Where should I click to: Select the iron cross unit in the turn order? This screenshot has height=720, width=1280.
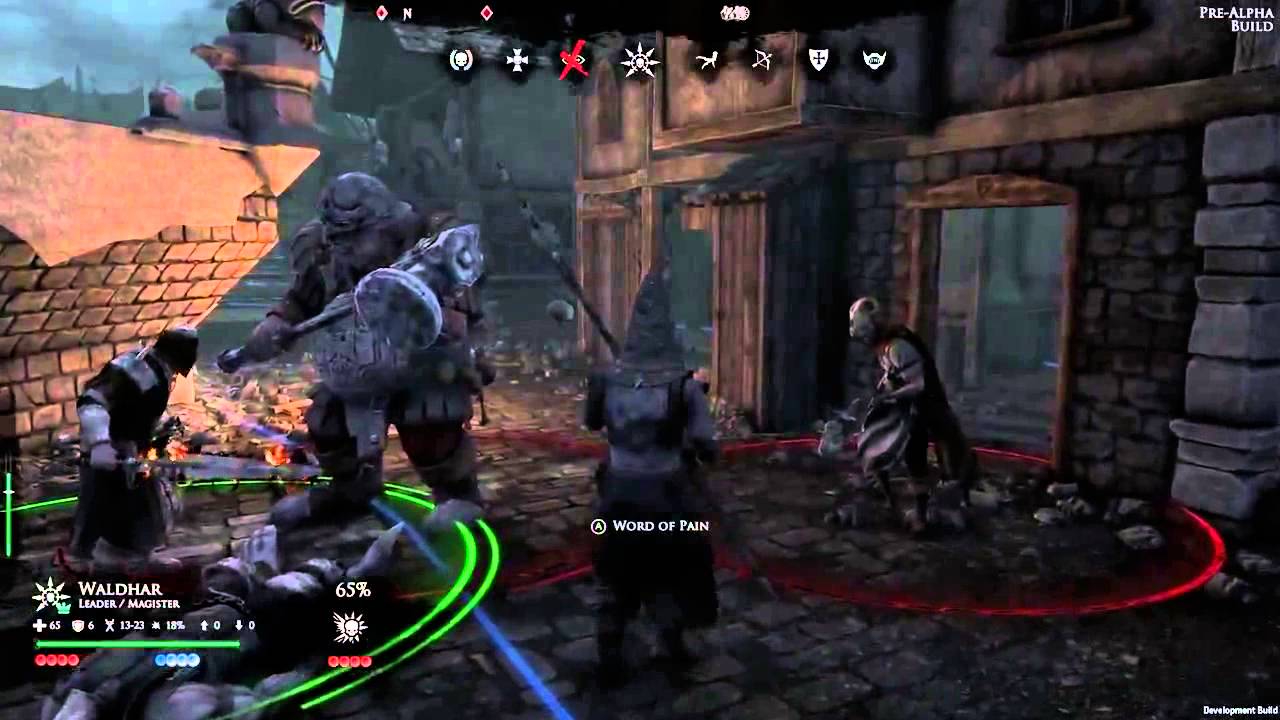(x=518, y=61)
